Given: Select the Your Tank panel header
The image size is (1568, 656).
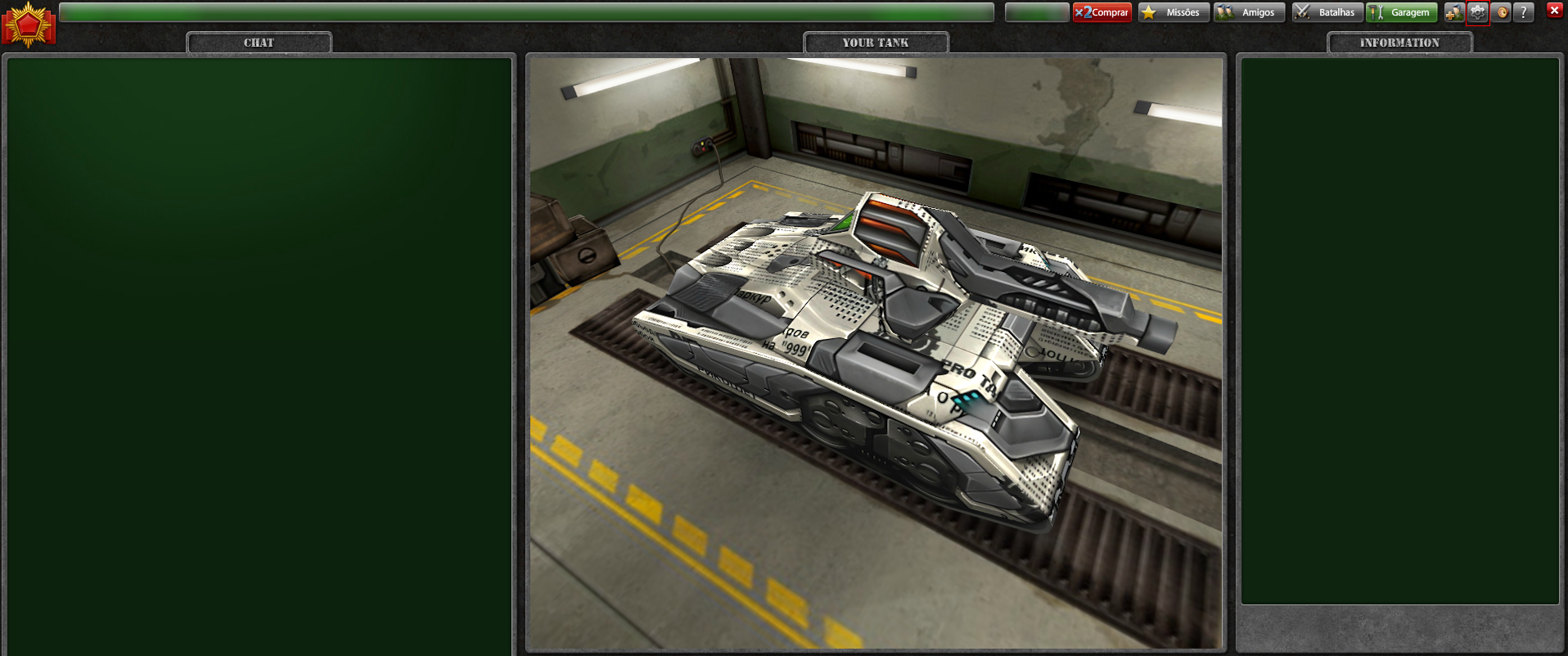Looking at the screenshot, I should tap(876, 43).
